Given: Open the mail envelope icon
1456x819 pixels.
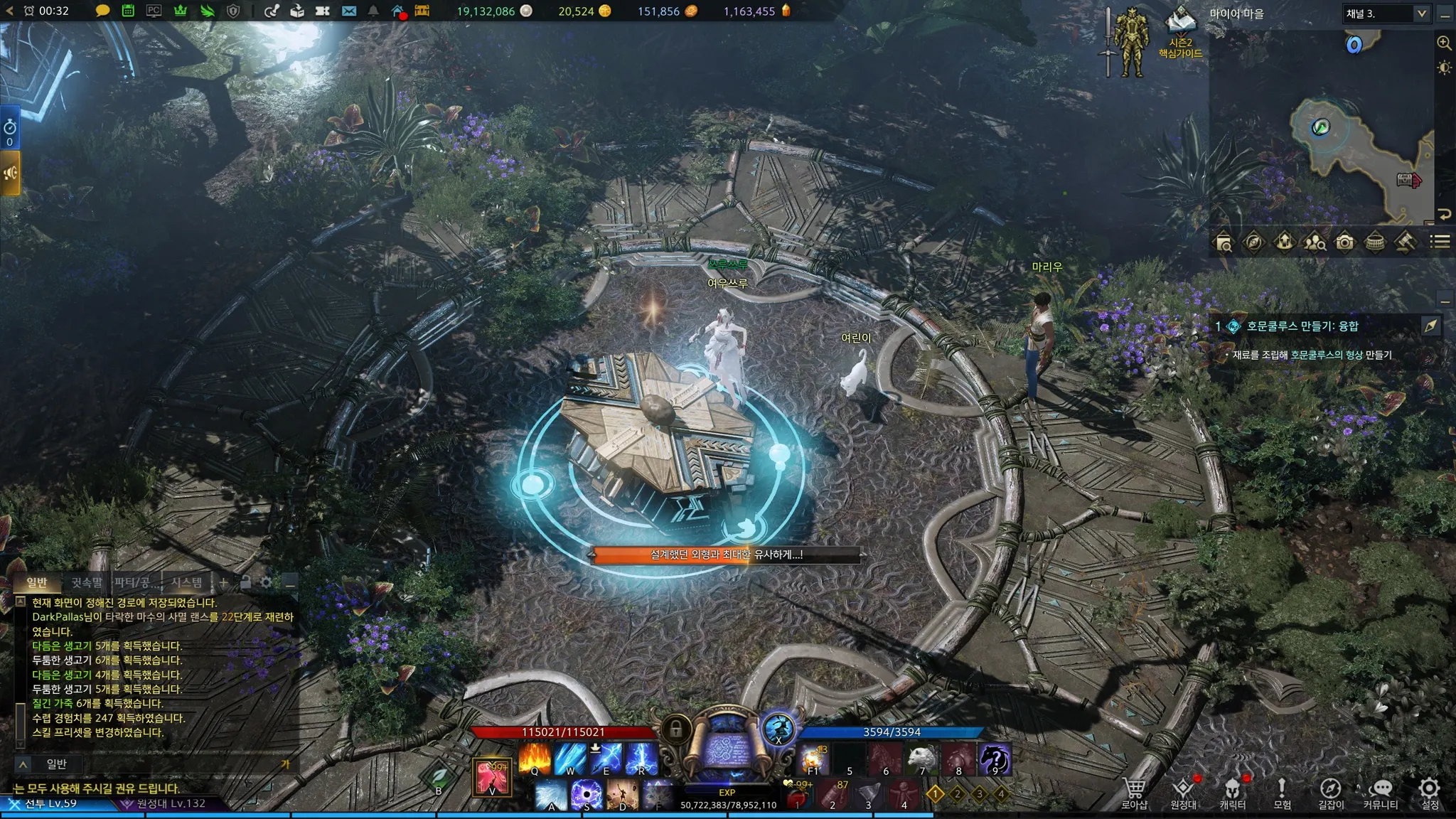Looking at the screenshot, I should [348, 11].
